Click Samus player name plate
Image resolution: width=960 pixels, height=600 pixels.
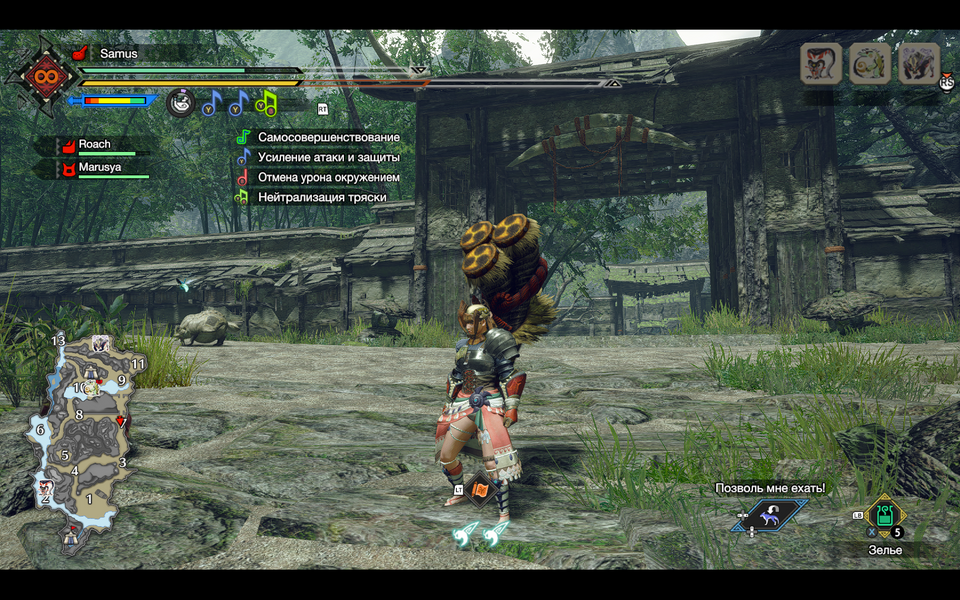point(118,53)
